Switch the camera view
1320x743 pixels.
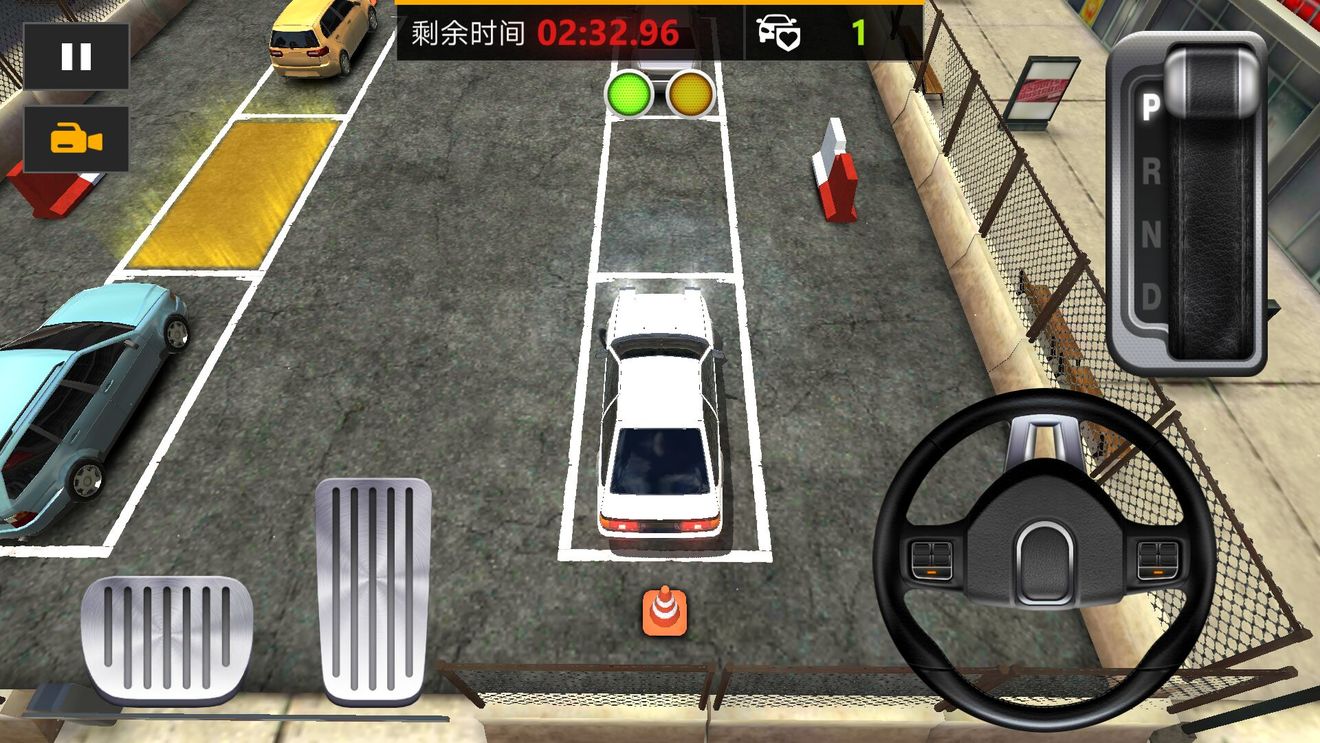[74, 140]
